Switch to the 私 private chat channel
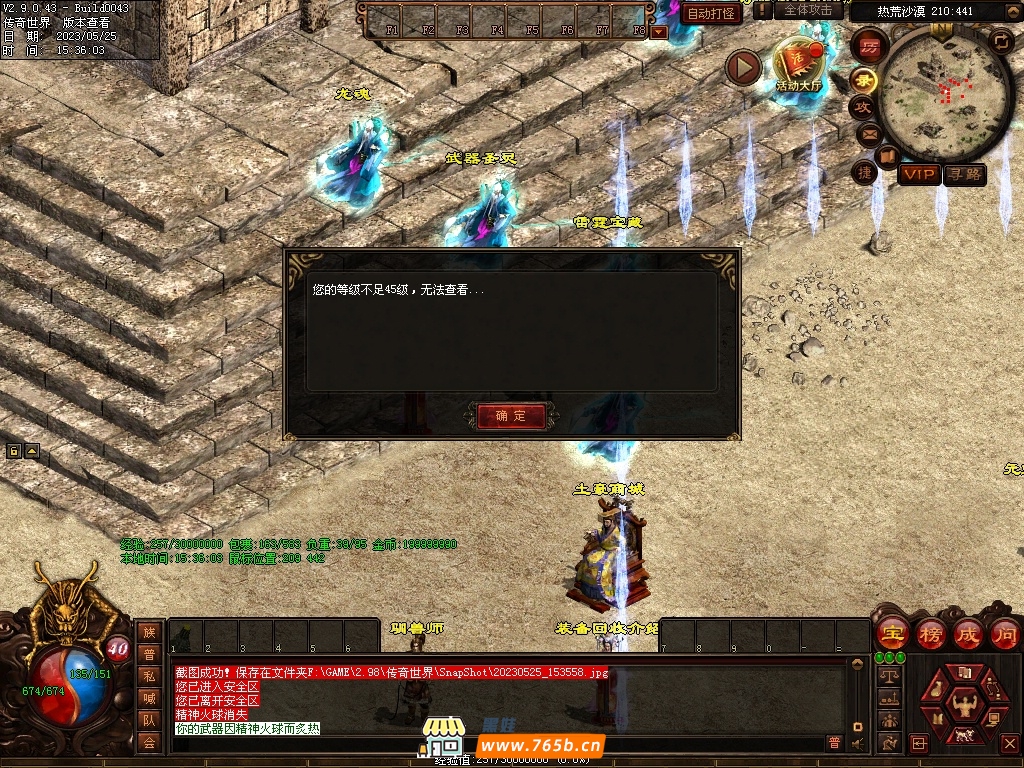The image size is (1024, 768). pyautogui.click(x=149, y=675)
